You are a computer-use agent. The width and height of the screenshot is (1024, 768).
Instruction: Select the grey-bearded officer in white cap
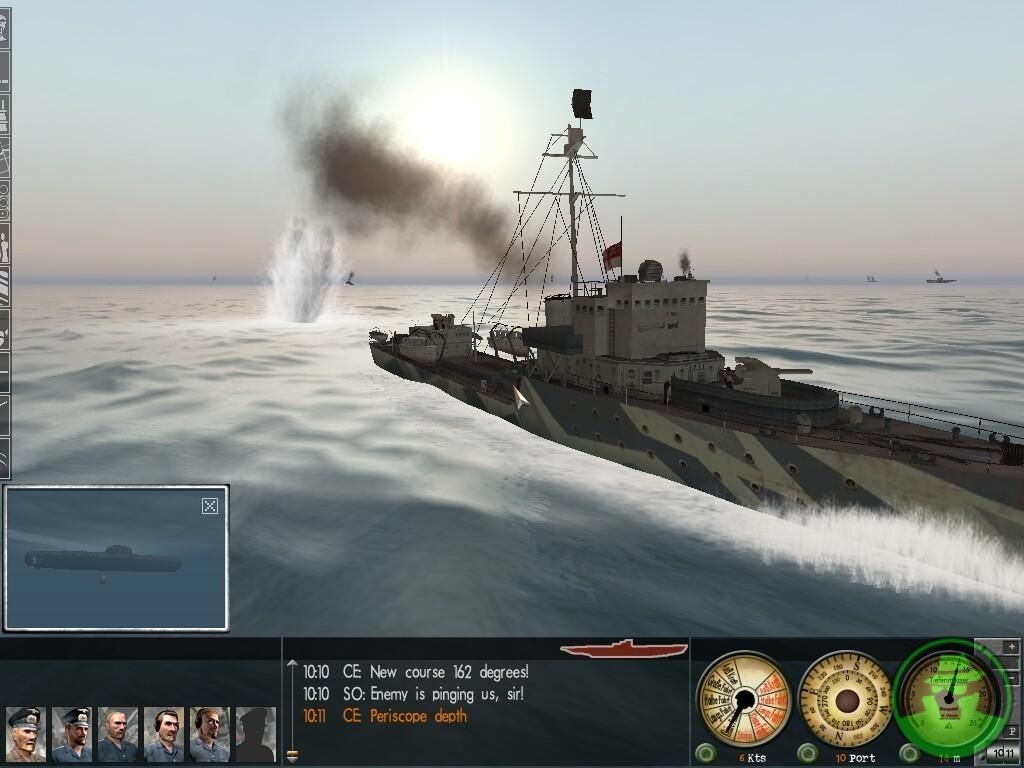pos(26,735)
